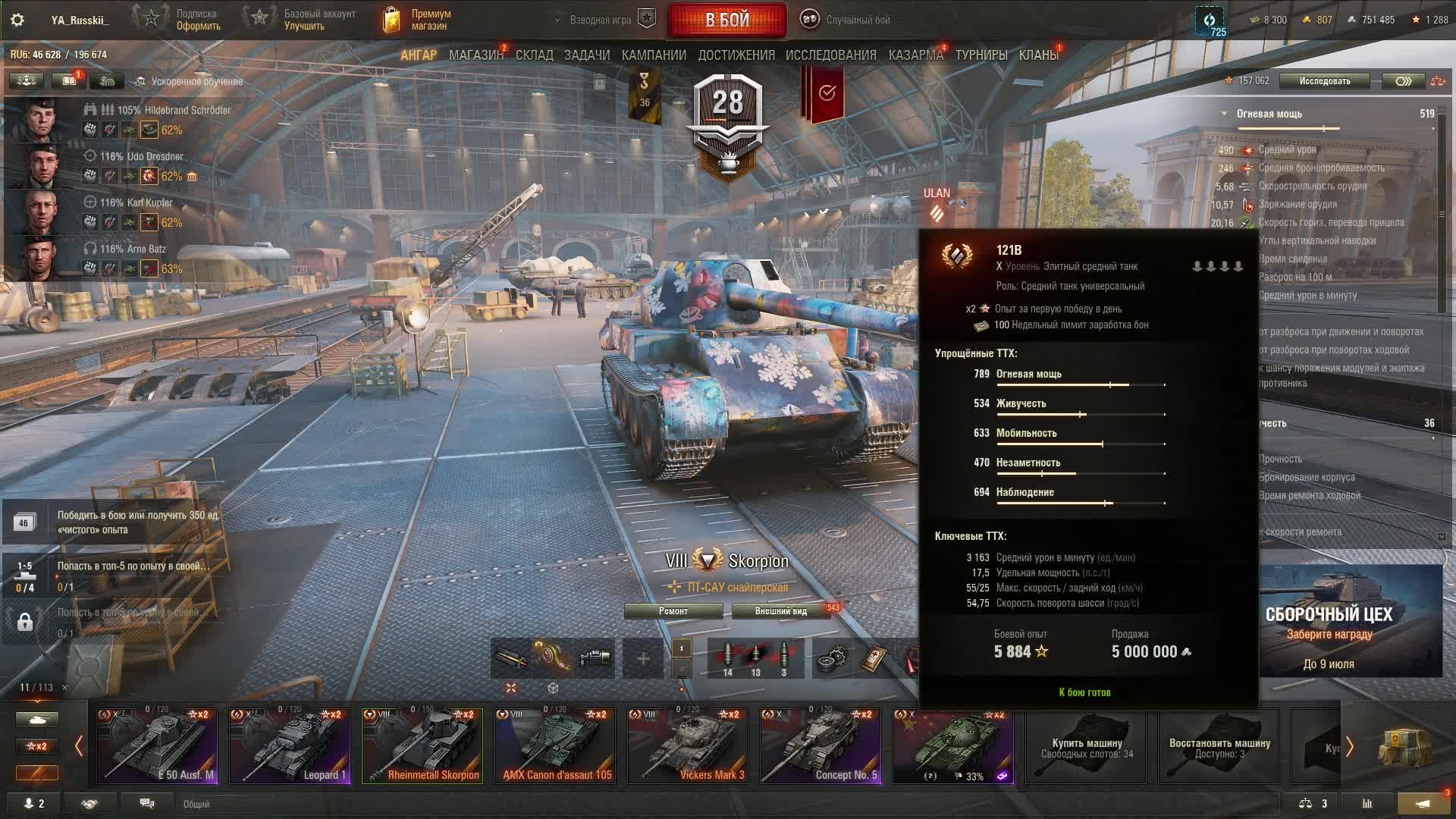Open Восстановить машину vehicle recovery

tap(1219, 747)
